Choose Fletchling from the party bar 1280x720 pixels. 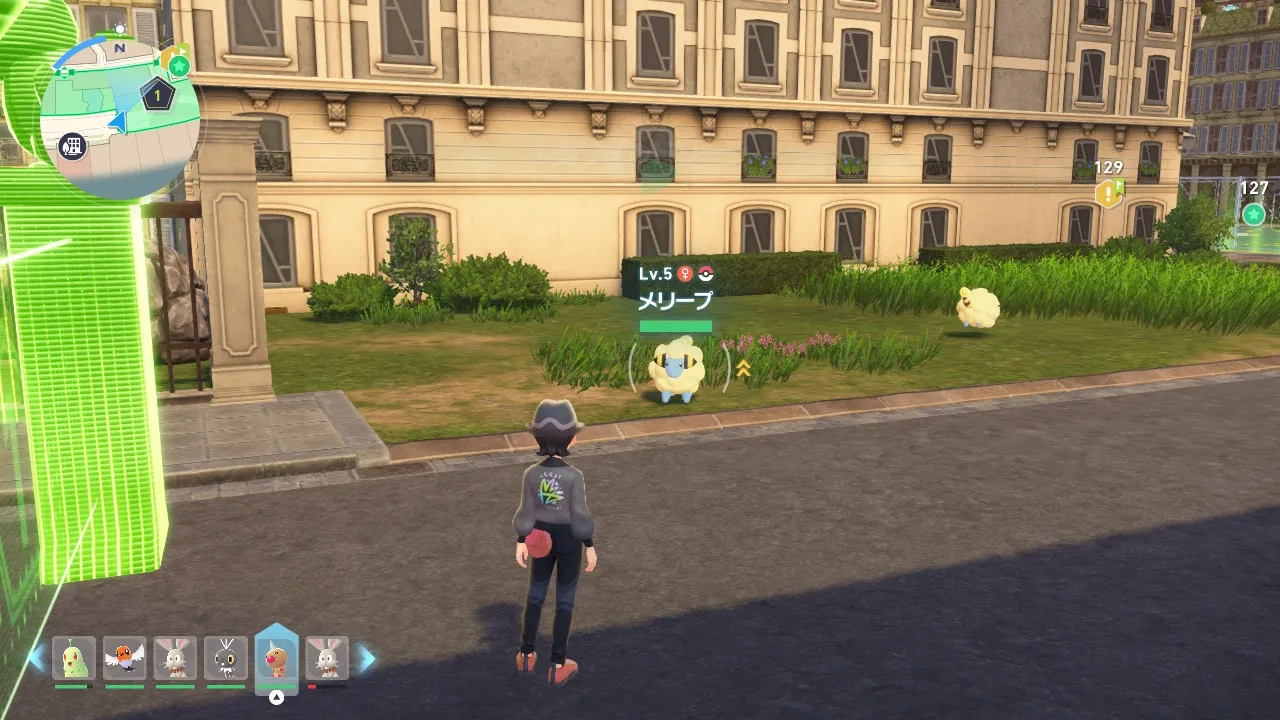point(124,659)
